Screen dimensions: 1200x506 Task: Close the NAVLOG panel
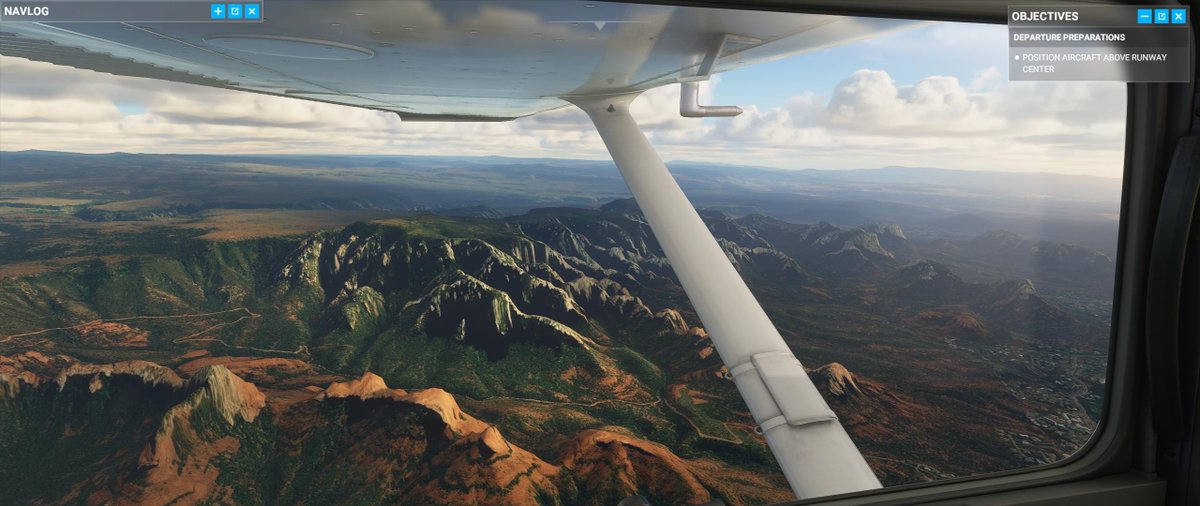click(x=252, y=11)
